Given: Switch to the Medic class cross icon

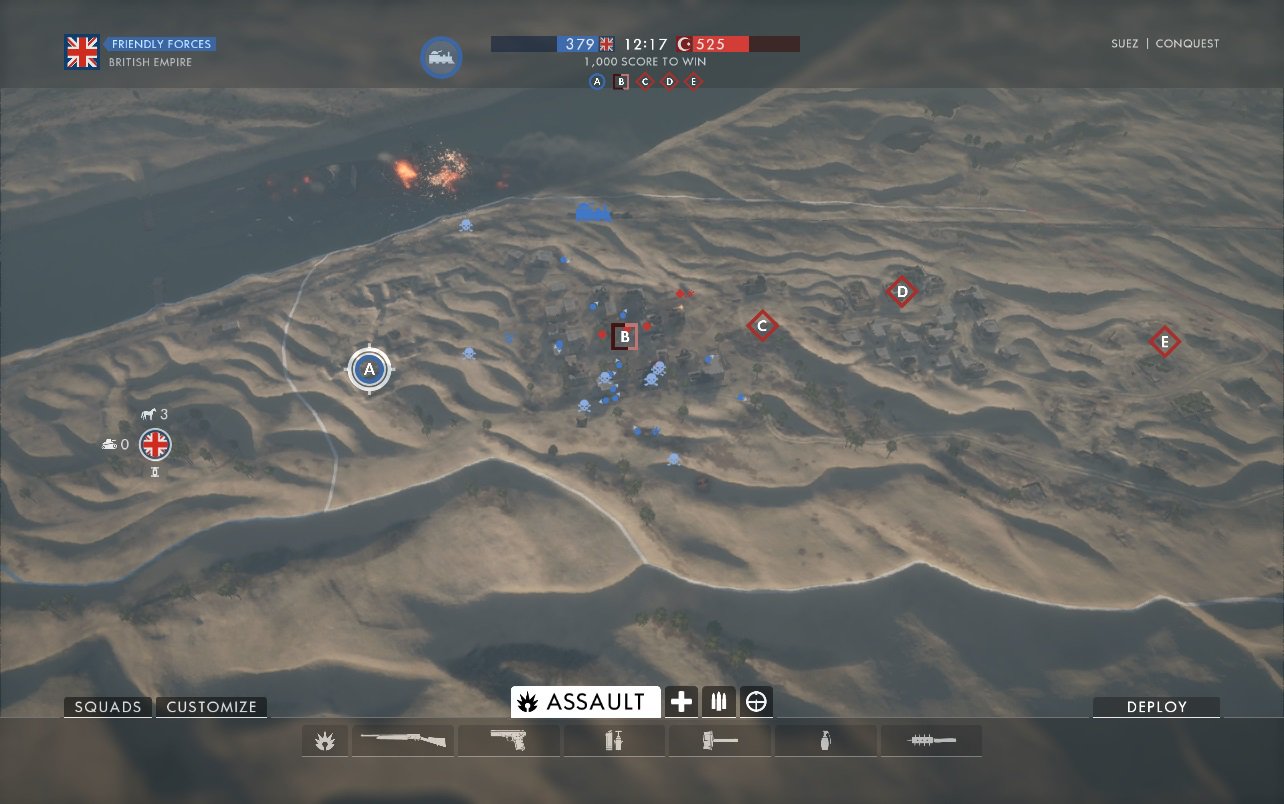Looking at the screenshot, I should (x=681, y=702).
